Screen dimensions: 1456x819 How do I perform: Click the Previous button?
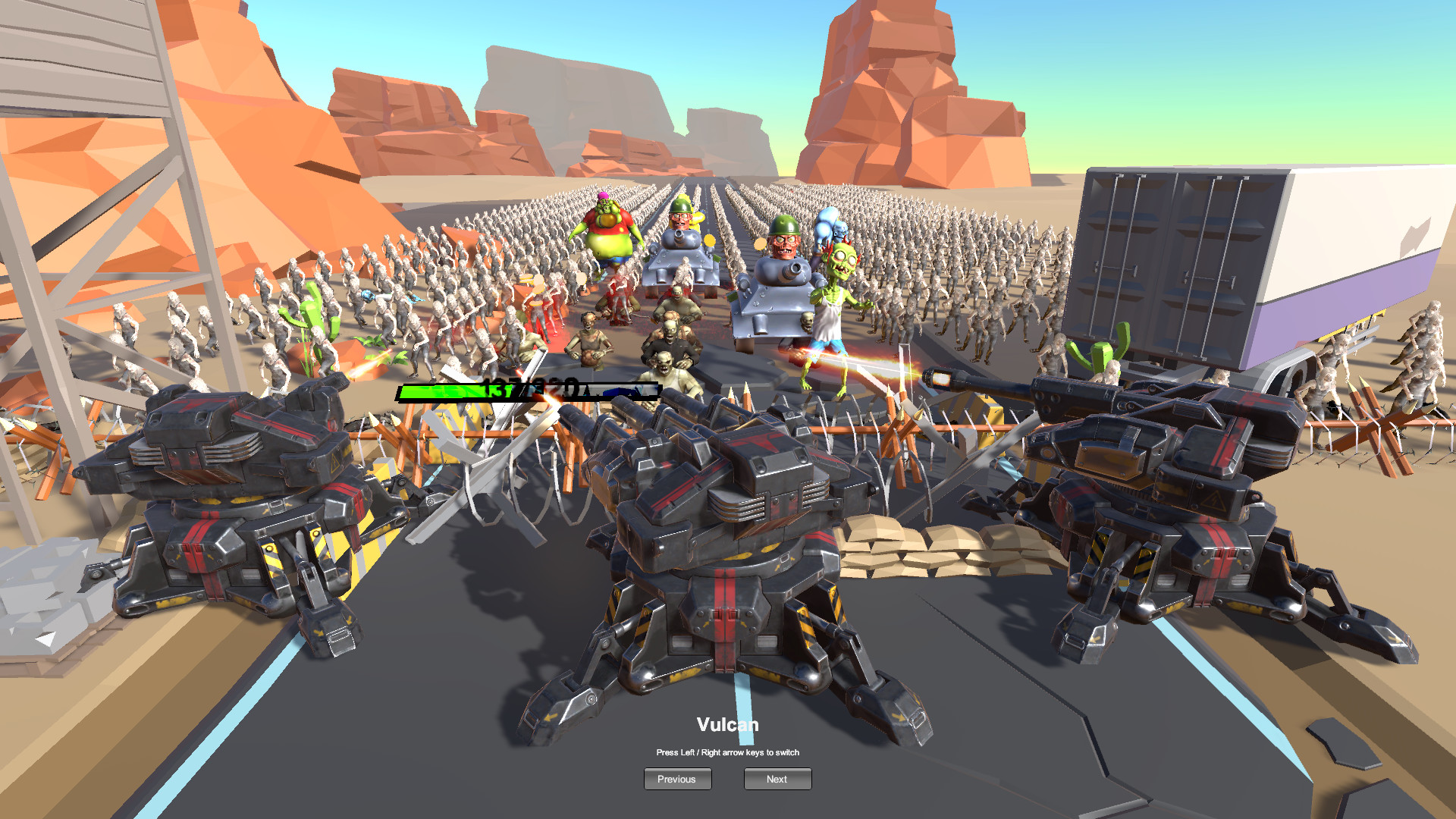tap(677, 779)
